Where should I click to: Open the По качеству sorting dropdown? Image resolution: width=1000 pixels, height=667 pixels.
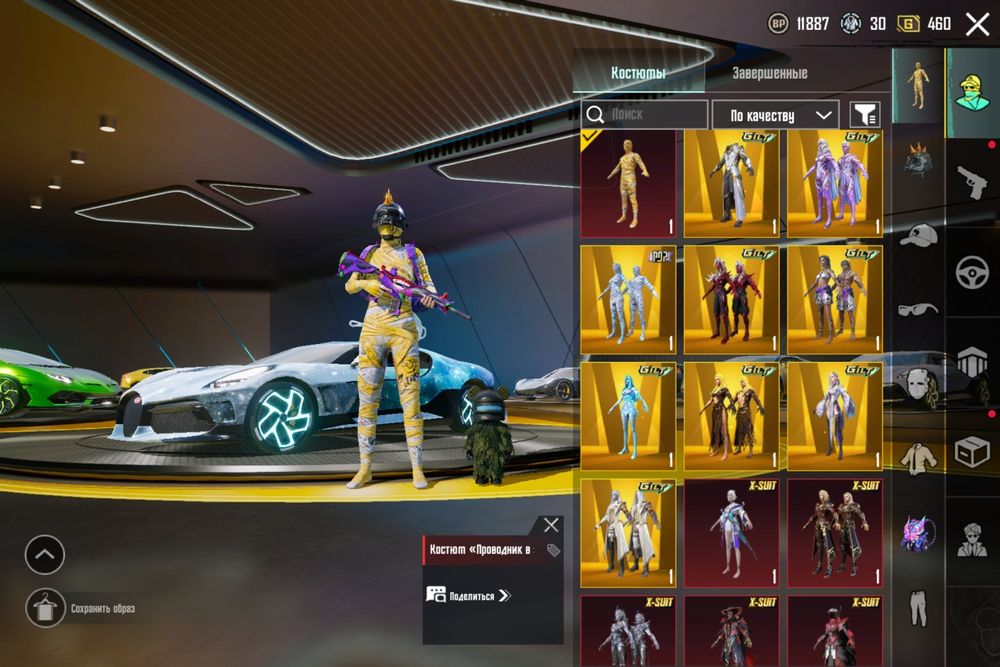pos(775,115)
